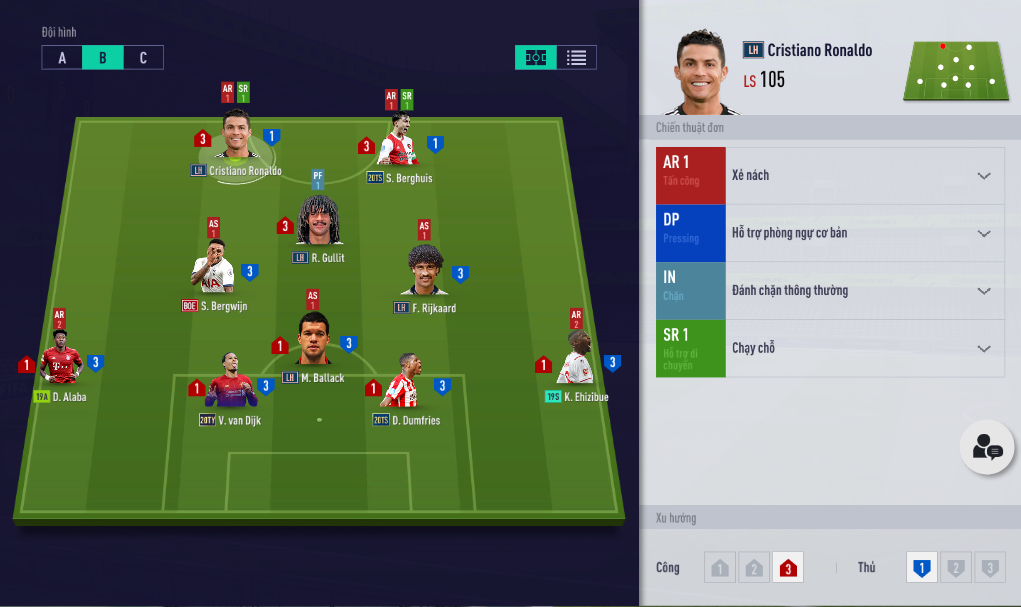Set attack tendency to level 2
Viewport: 1021px width, 607px height.
(754, 568)
